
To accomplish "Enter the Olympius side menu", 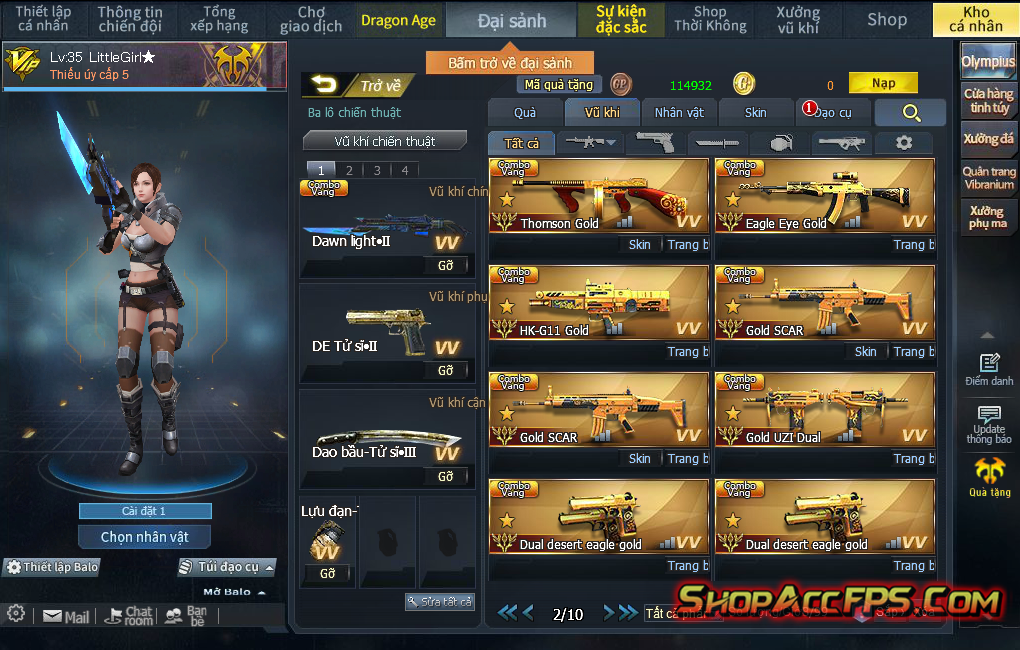I will 988,61.
